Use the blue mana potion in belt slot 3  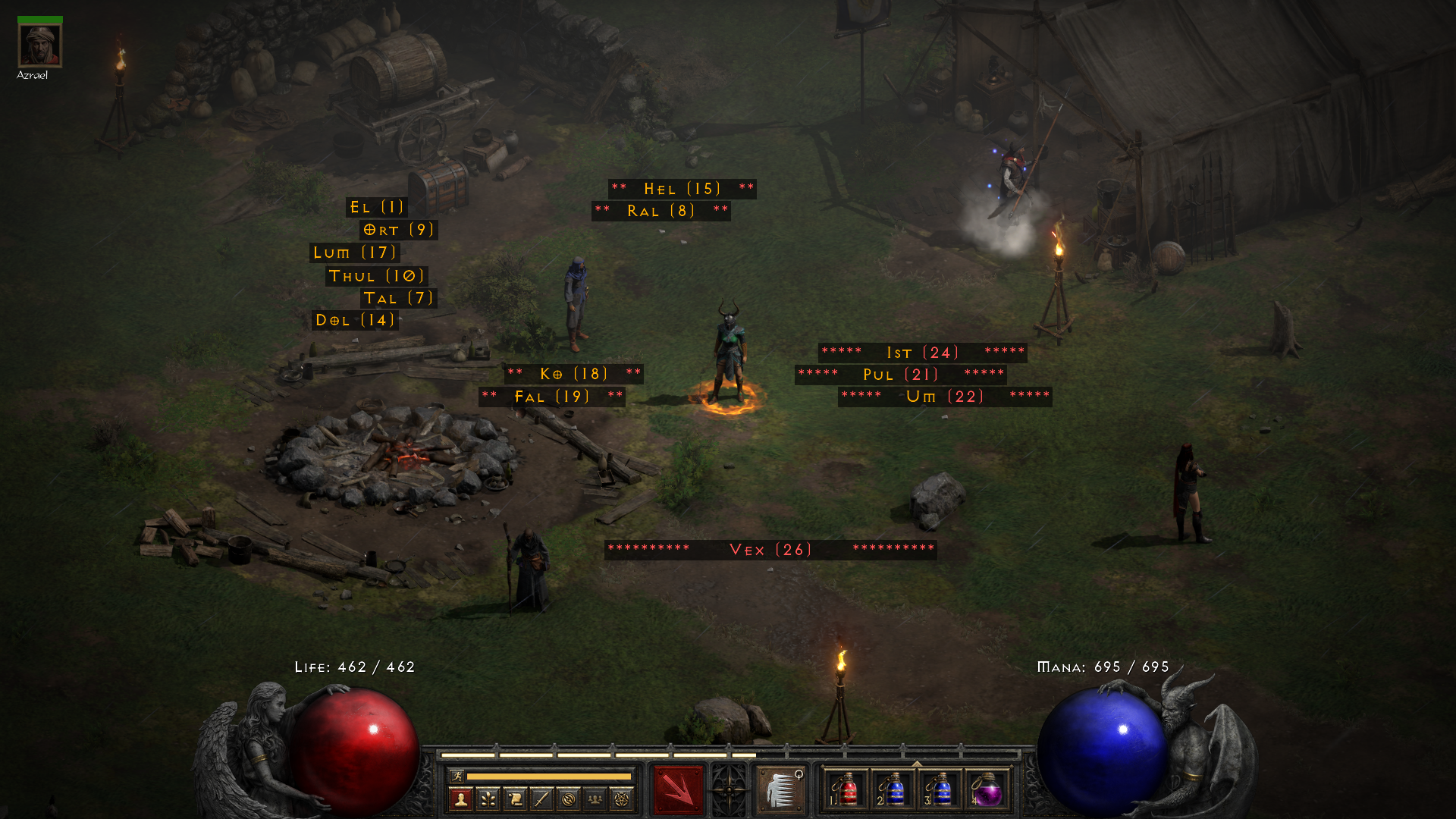point(940,790)
